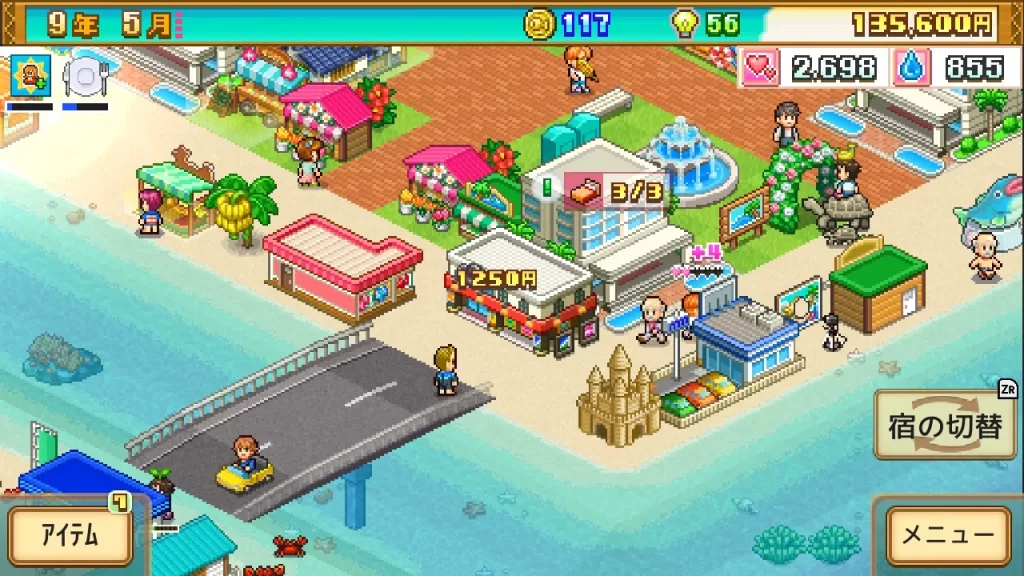Open the メニュー menu button
The height and width of the screenshot is (576, 1024).
coord(948,535)
